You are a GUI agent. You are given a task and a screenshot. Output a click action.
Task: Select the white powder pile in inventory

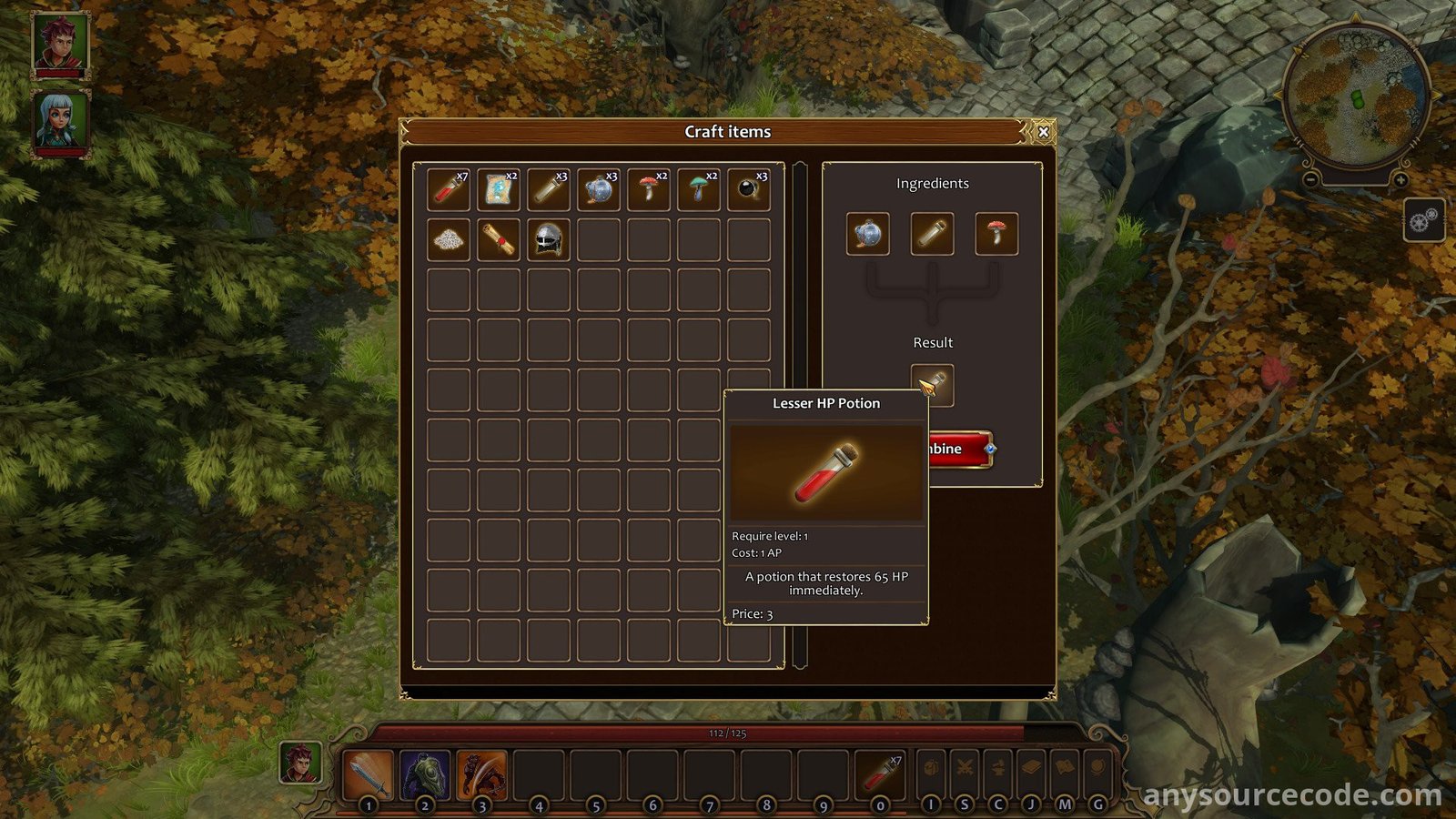click(x=449, y=239)
